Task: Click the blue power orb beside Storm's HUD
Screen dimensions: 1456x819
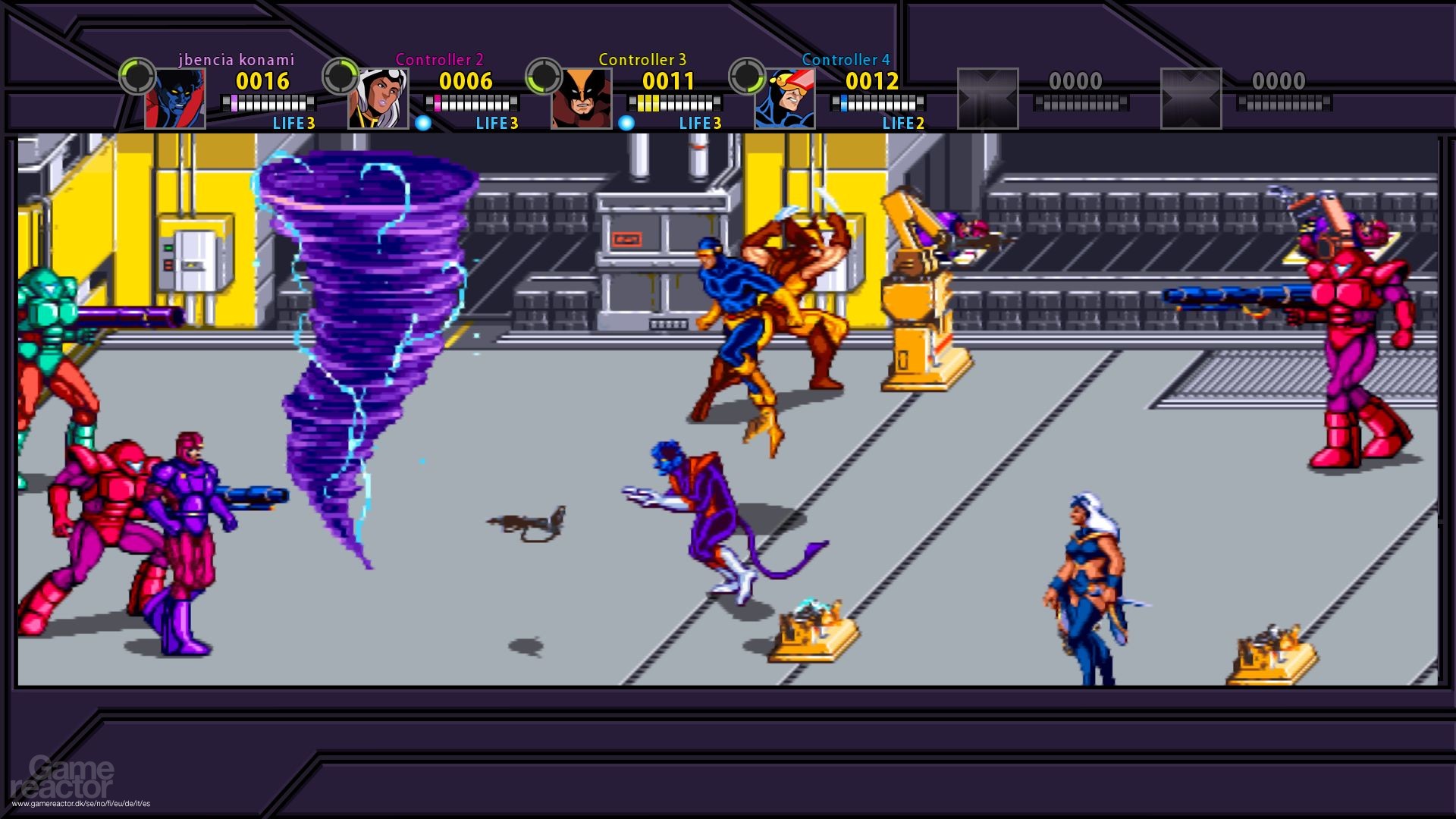Action: (x=422, y=121)
